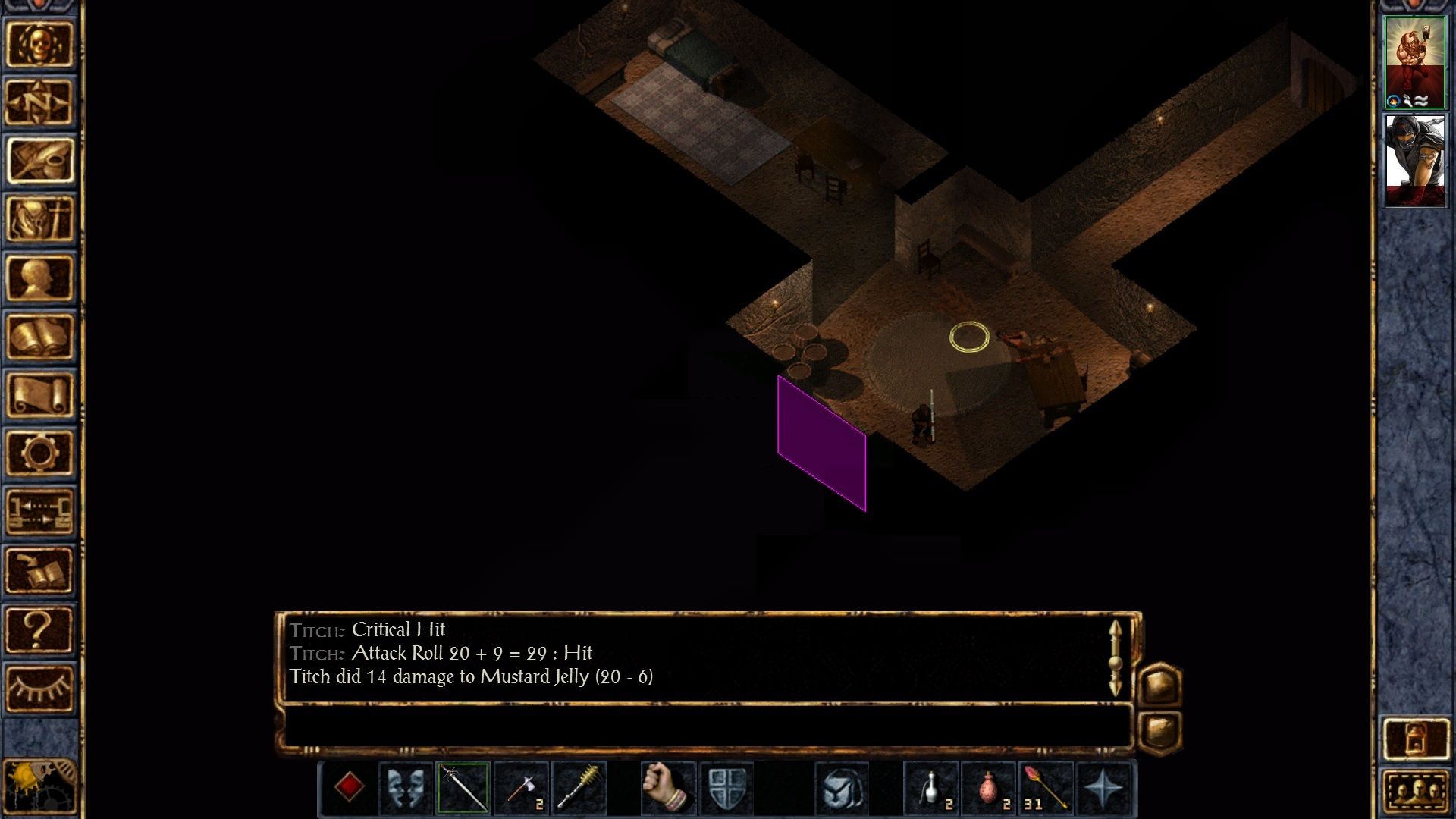Select the dwarf character portrait
The width and height of the screenshot is (1456, 819).
coord(1414,62)
